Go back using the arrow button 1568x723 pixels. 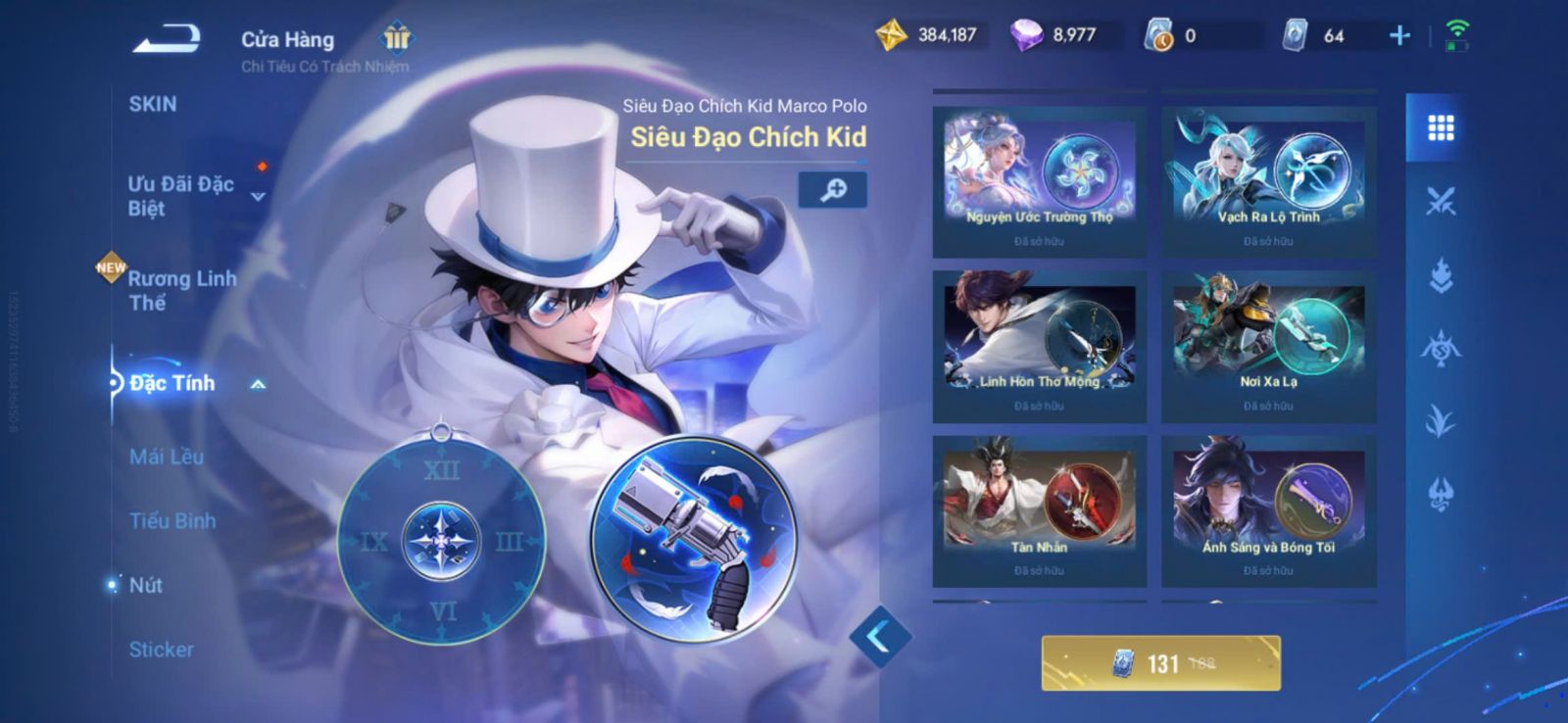[x=167, y=39]
